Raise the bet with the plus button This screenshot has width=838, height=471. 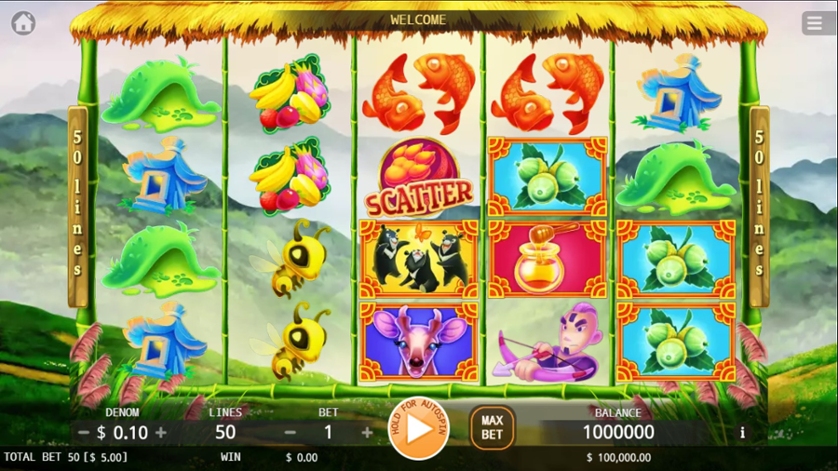(367, 433)
